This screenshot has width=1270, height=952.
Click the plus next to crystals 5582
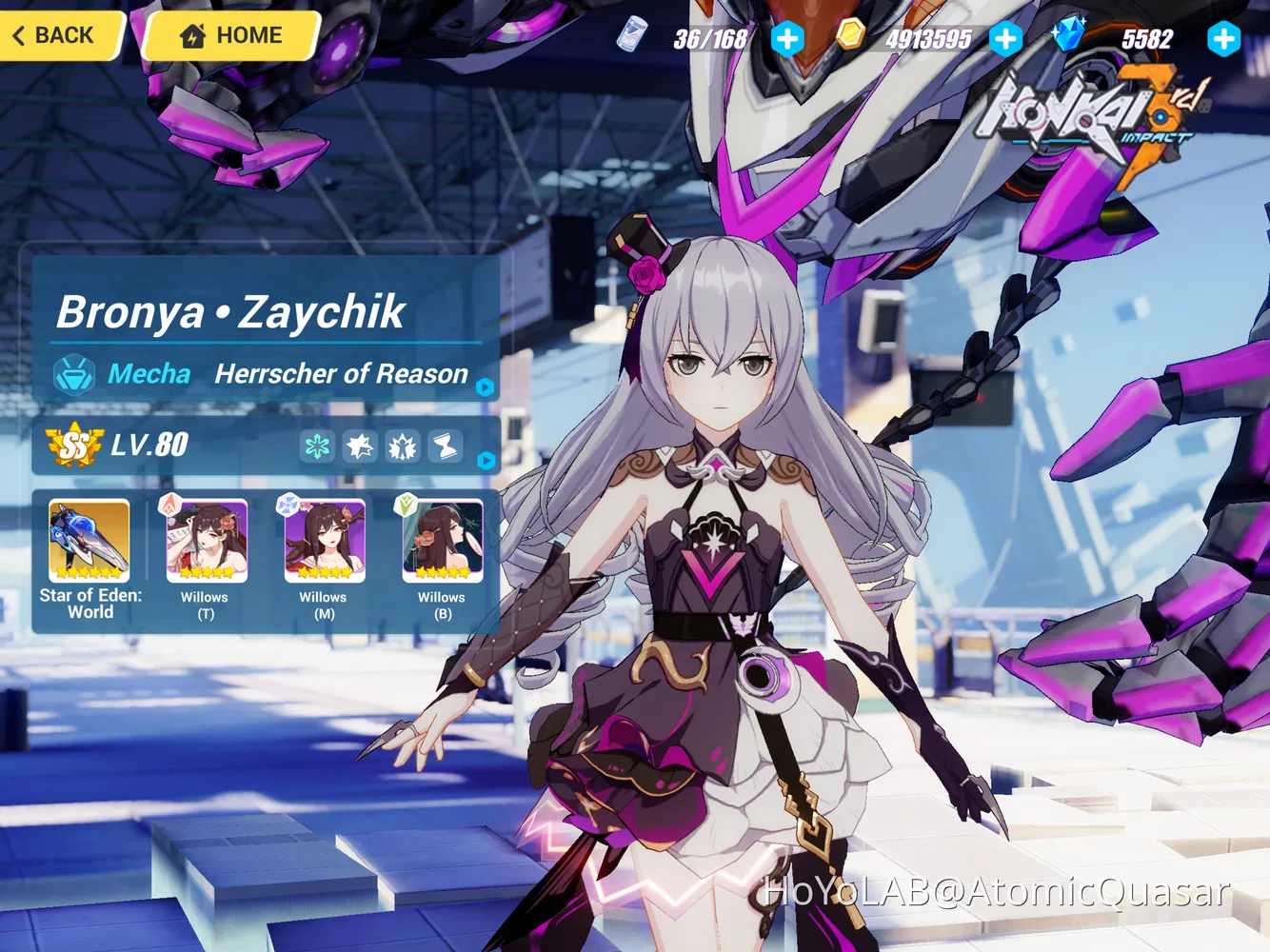coord(1224,38)
